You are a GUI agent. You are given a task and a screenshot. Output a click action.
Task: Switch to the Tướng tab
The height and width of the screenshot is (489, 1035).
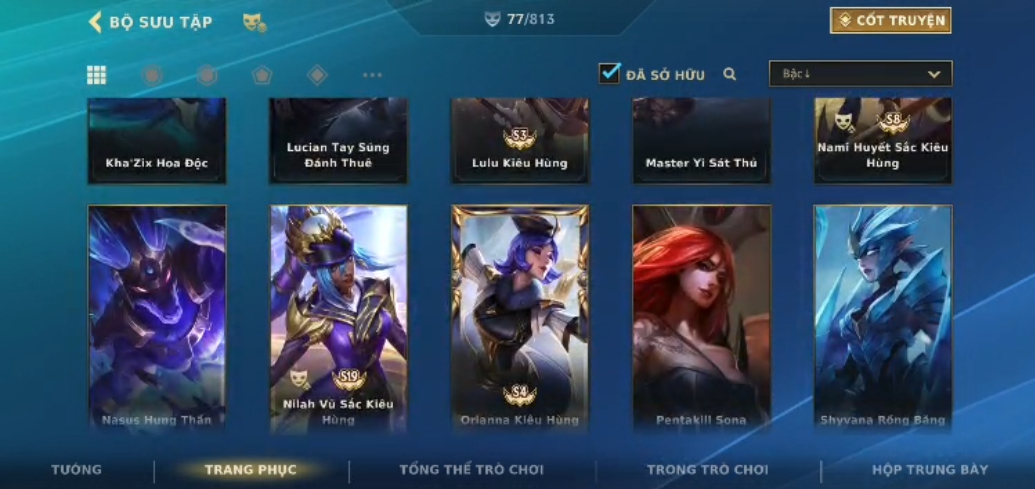coord(77,469)
